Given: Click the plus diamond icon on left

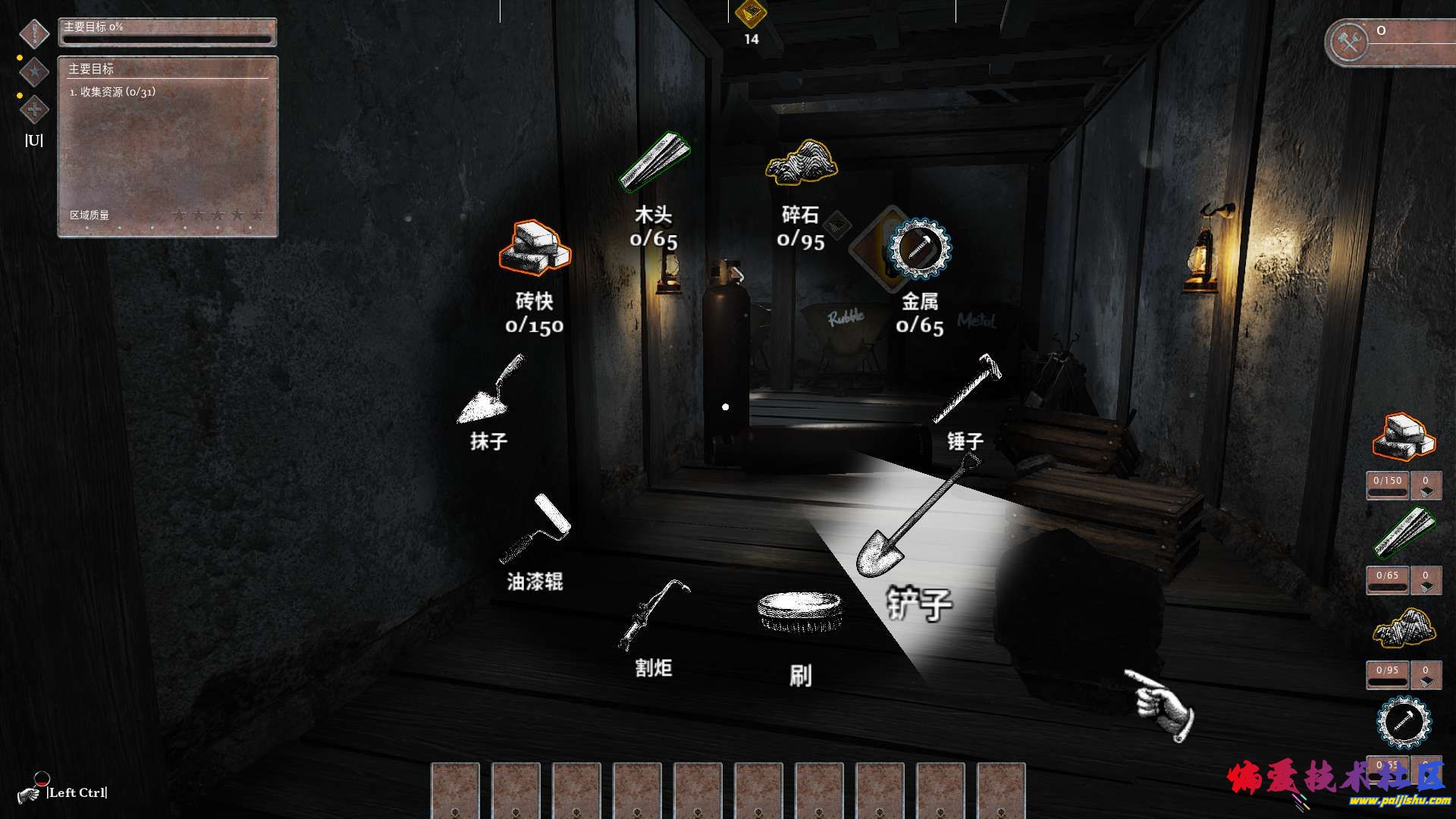Looking at the screenshot, I should (34, 110).
